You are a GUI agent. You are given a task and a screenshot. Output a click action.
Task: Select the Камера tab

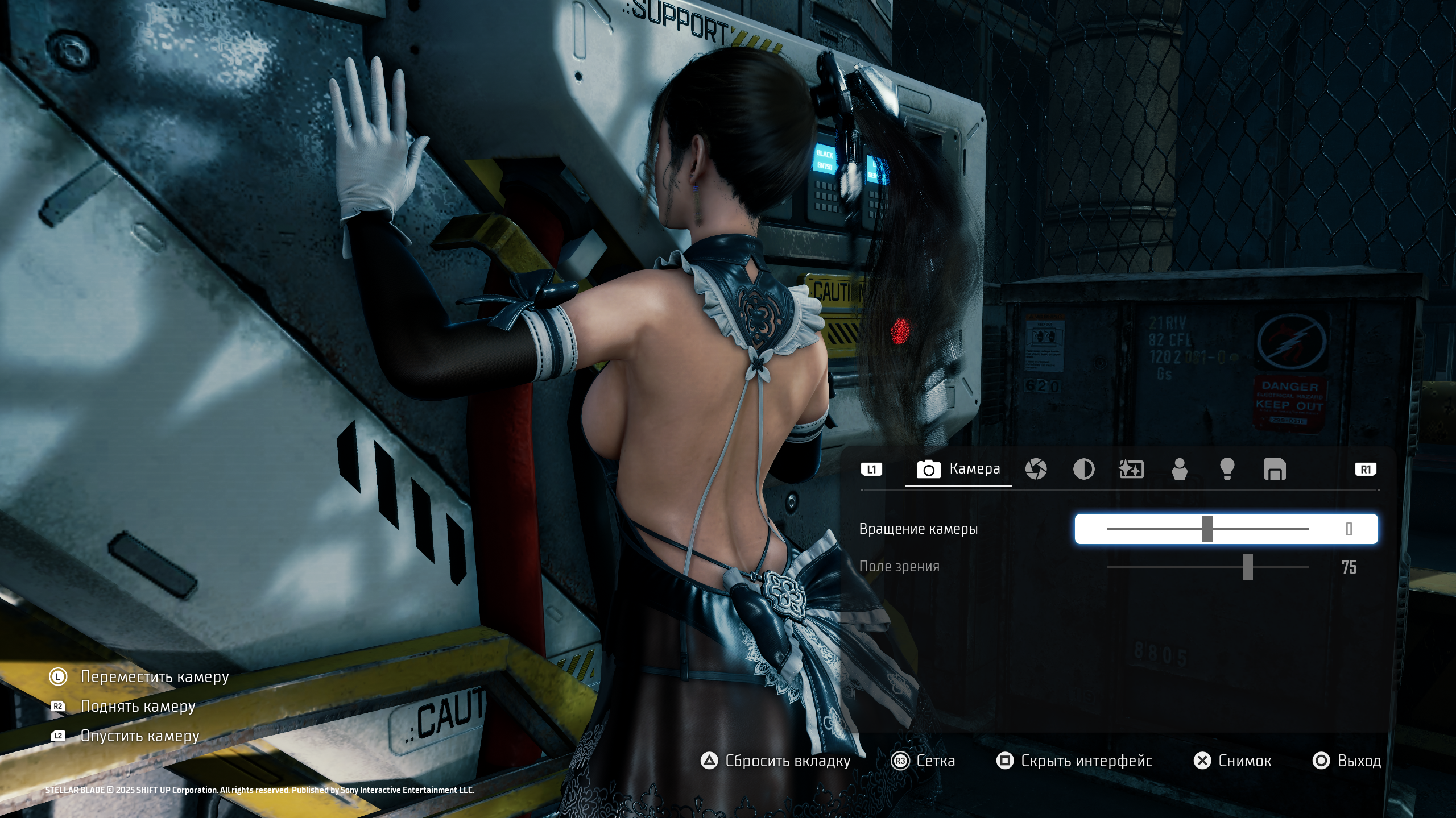click(958, 469)
